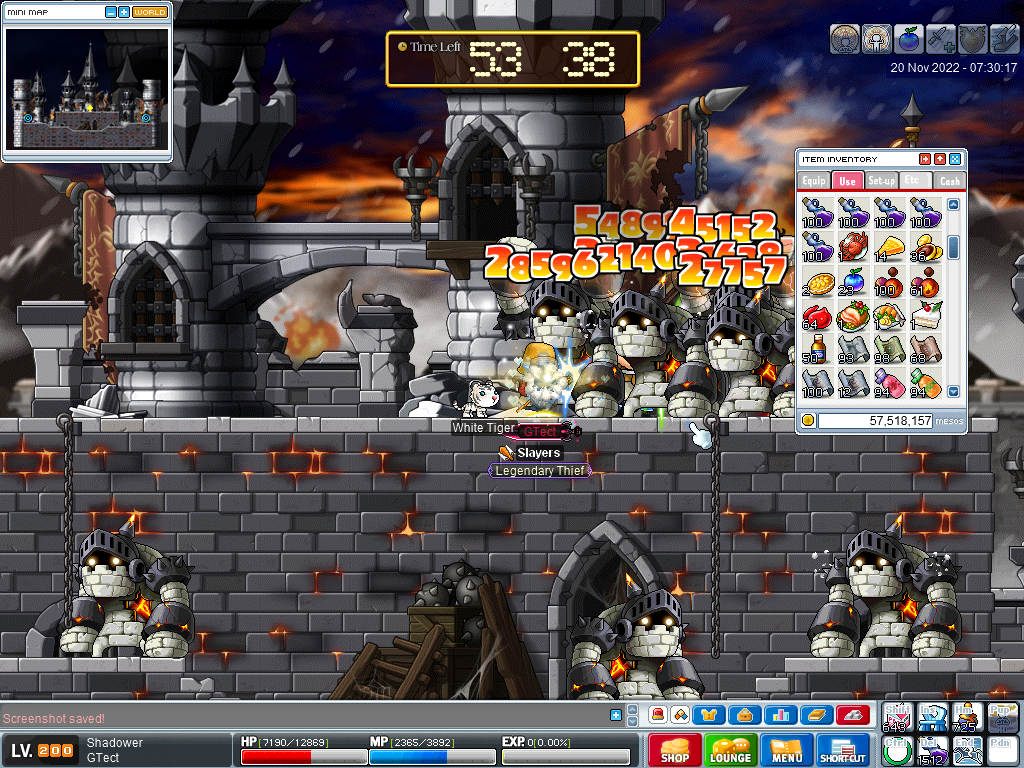Switch to the Etc inventory tab
1024x768 pixels.
click(x=914, y=180)
